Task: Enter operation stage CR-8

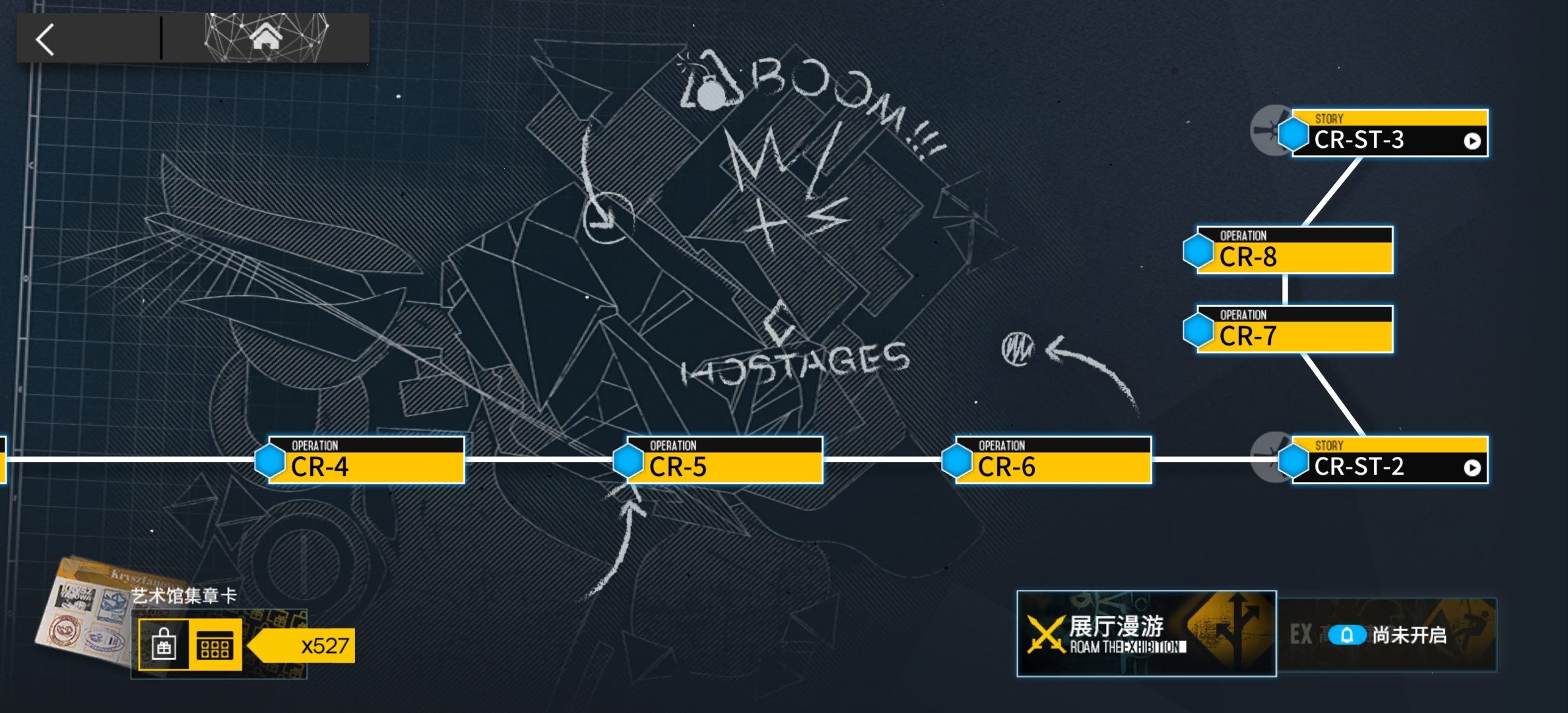Action: [x=1294, y=250]
